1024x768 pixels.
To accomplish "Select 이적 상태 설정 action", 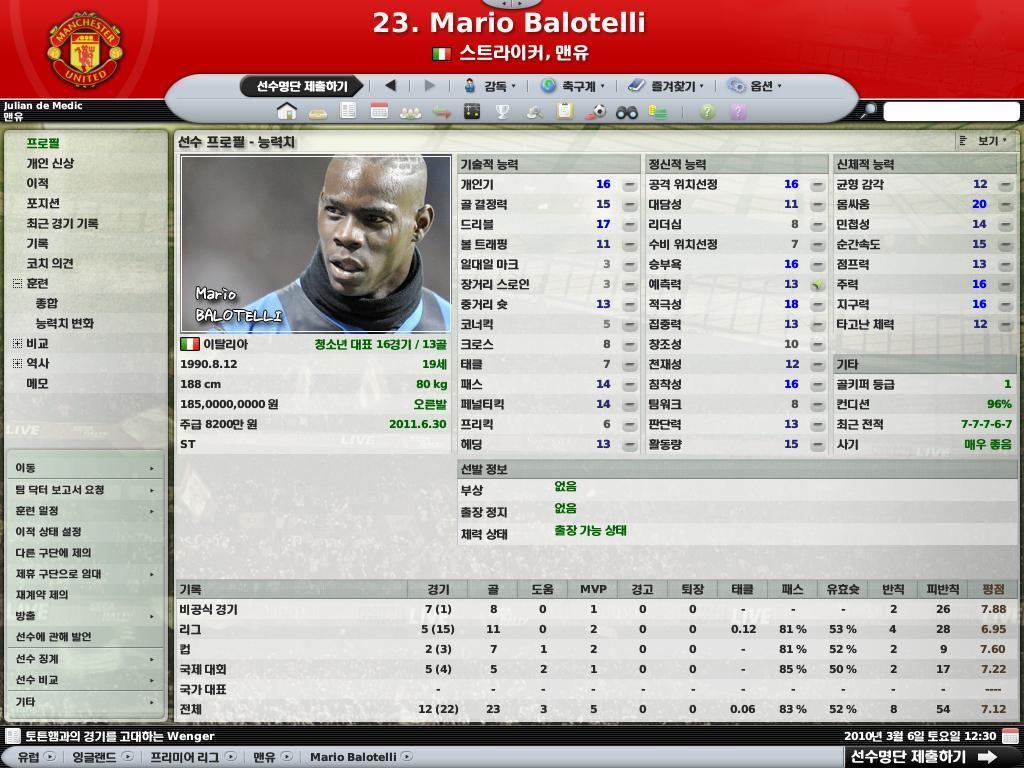I will click(x=48, y=532).
